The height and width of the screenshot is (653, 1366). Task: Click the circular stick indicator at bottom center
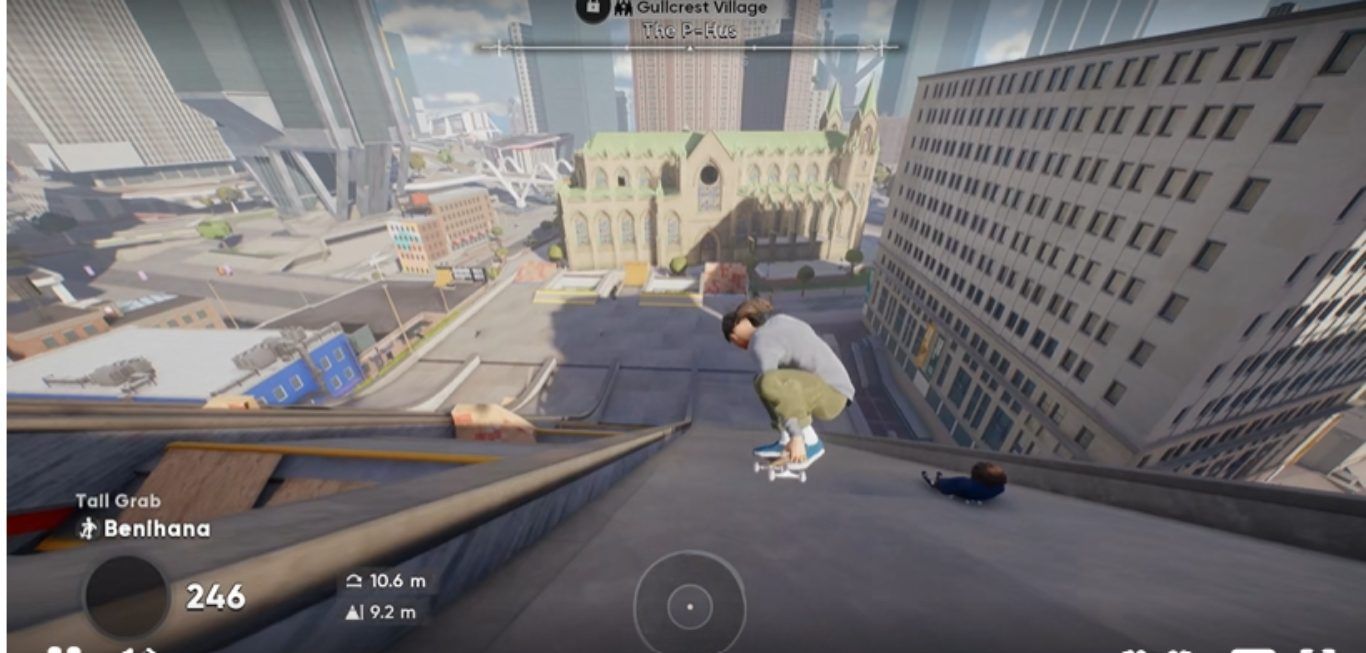click(689, 606)
